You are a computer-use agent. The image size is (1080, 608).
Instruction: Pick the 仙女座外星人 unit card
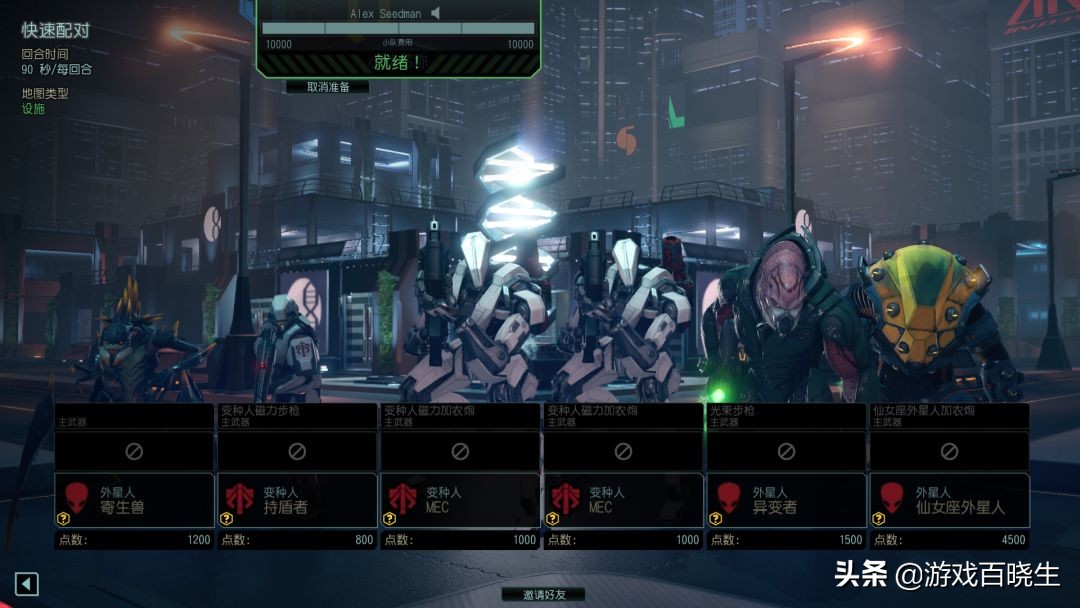pos(949,499)
